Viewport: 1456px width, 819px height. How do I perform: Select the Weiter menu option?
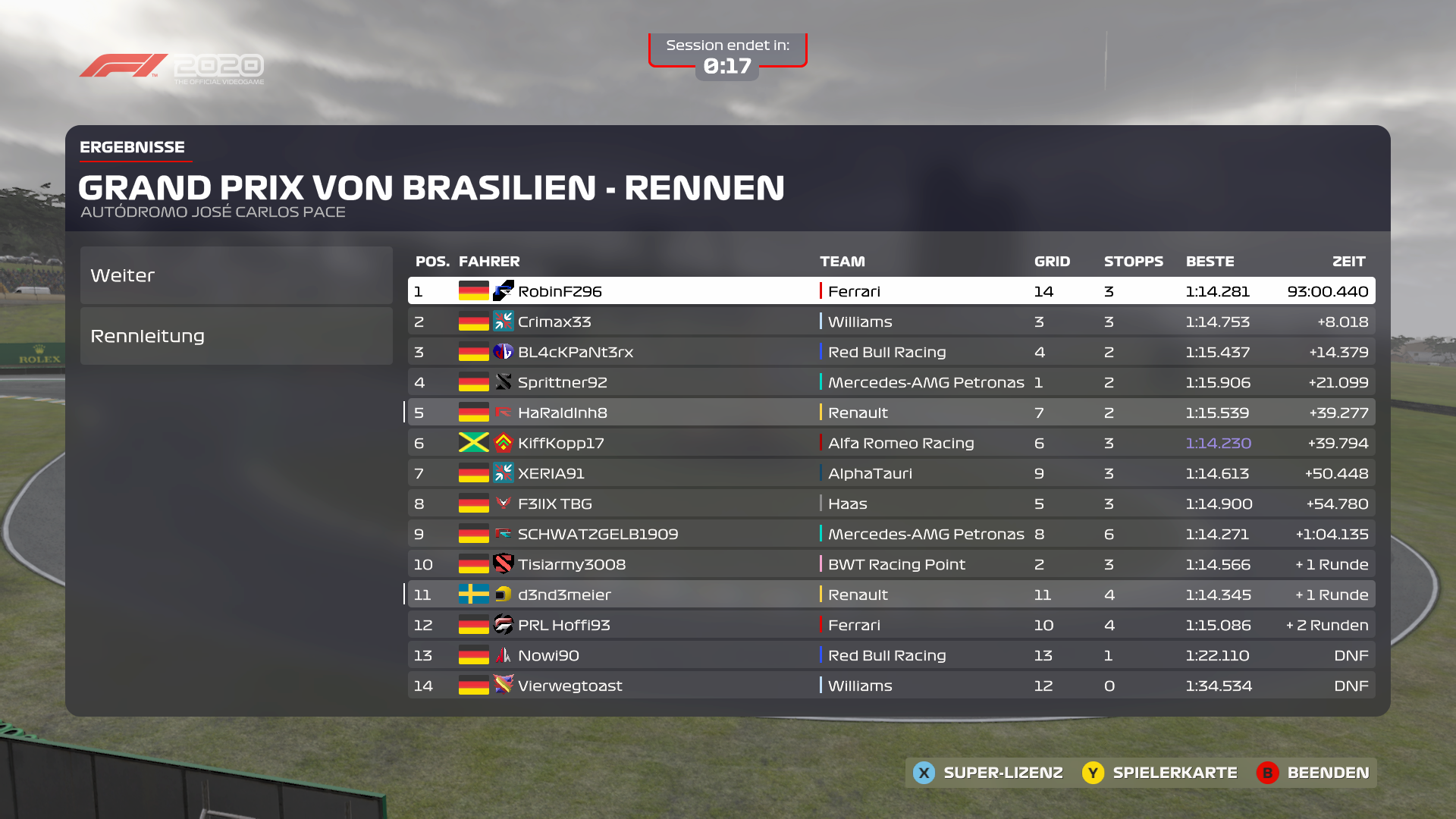click(x=236, y=275)
